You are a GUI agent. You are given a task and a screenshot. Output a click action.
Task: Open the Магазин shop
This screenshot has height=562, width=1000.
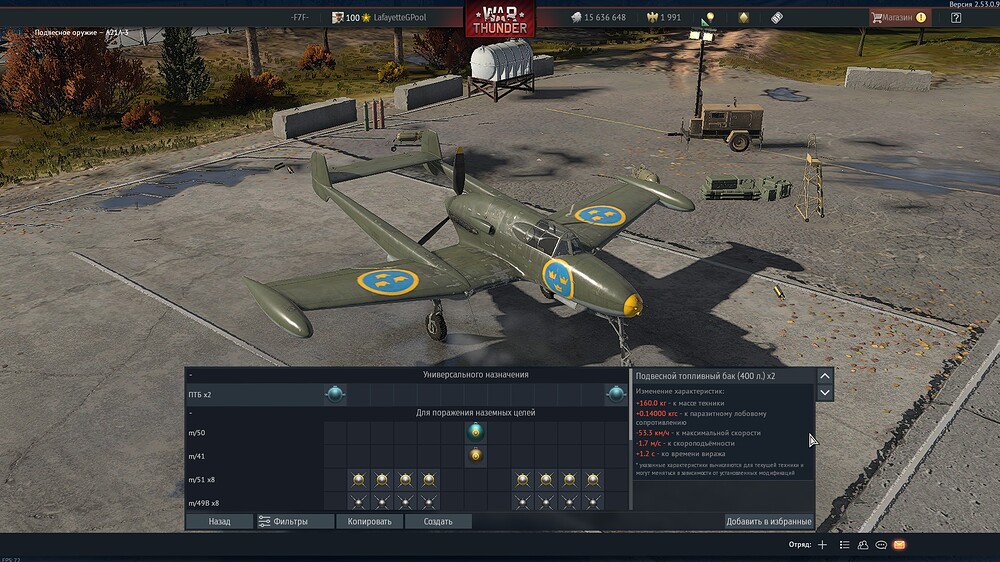pyautogui.click(x=898, y=17)
